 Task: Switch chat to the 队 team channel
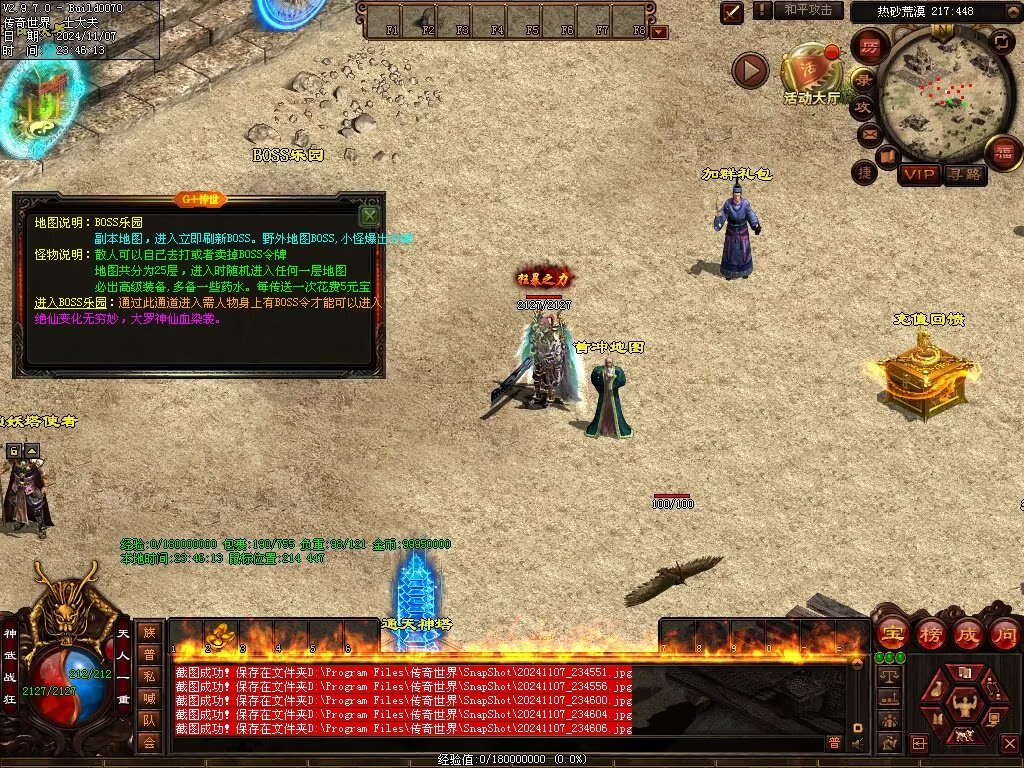(x=149, y=719)
